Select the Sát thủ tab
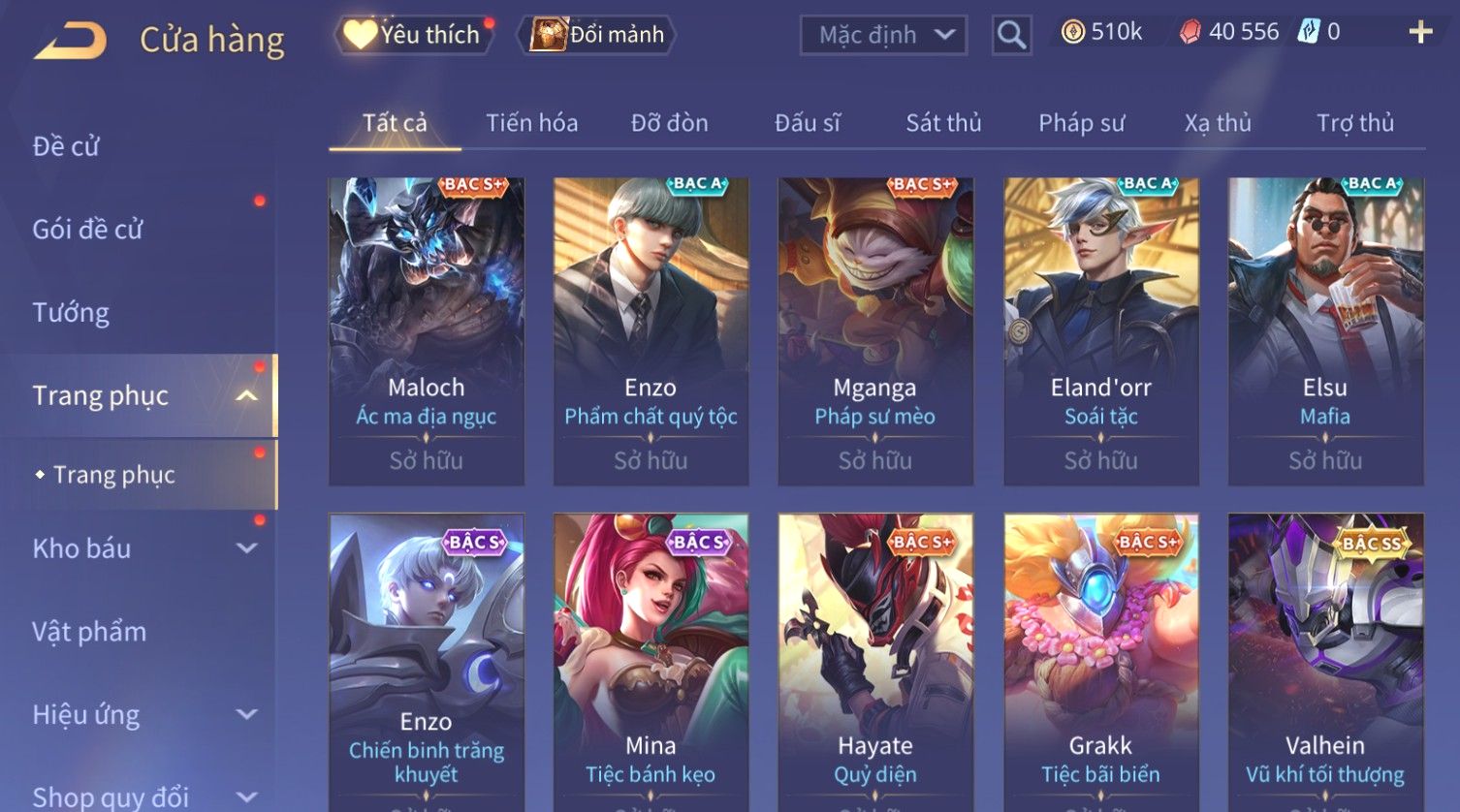Viewport: 1460px width, 812px height. [x=943, y=123]
